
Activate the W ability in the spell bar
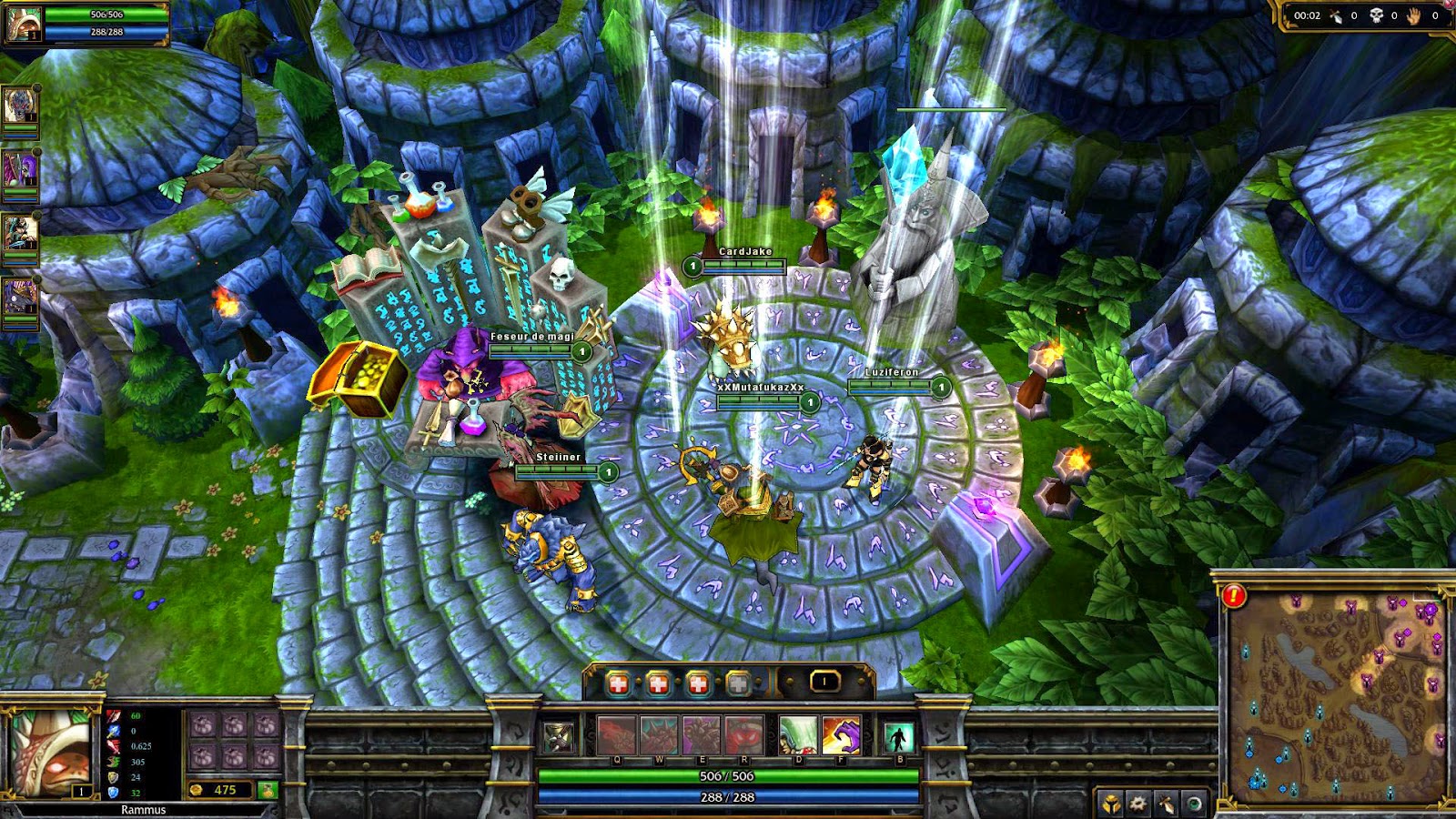coord(659,735)
